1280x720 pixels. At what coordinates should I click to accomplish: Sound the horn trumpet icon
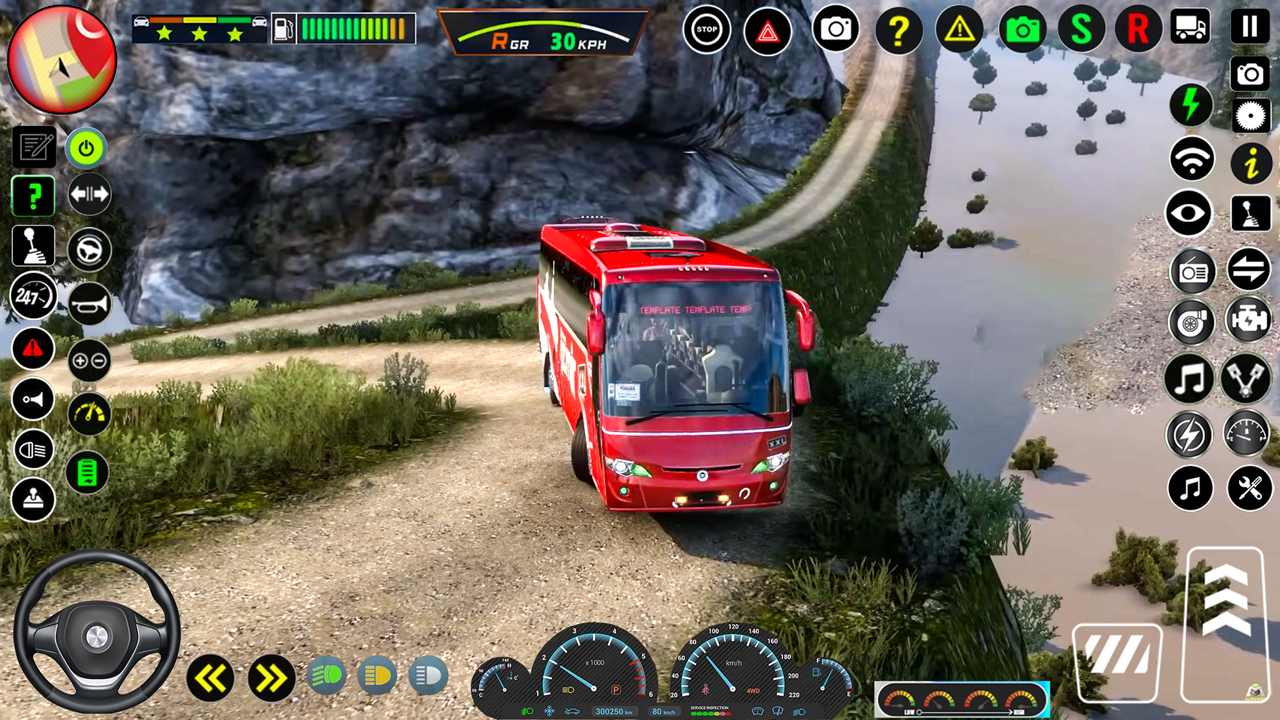[x=89, y=304]
